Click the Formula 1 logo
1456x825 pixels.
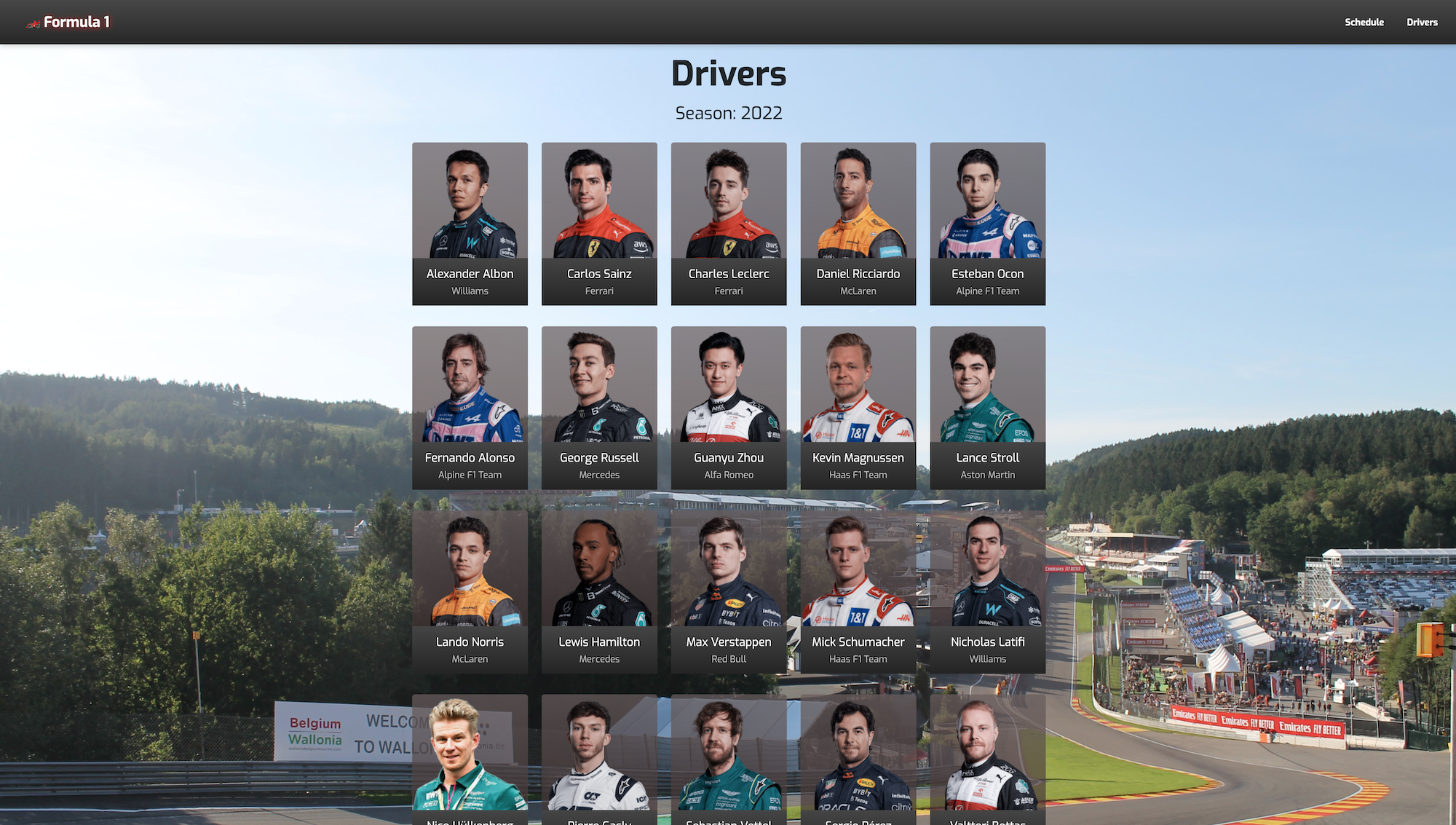(x=69, y=22)
